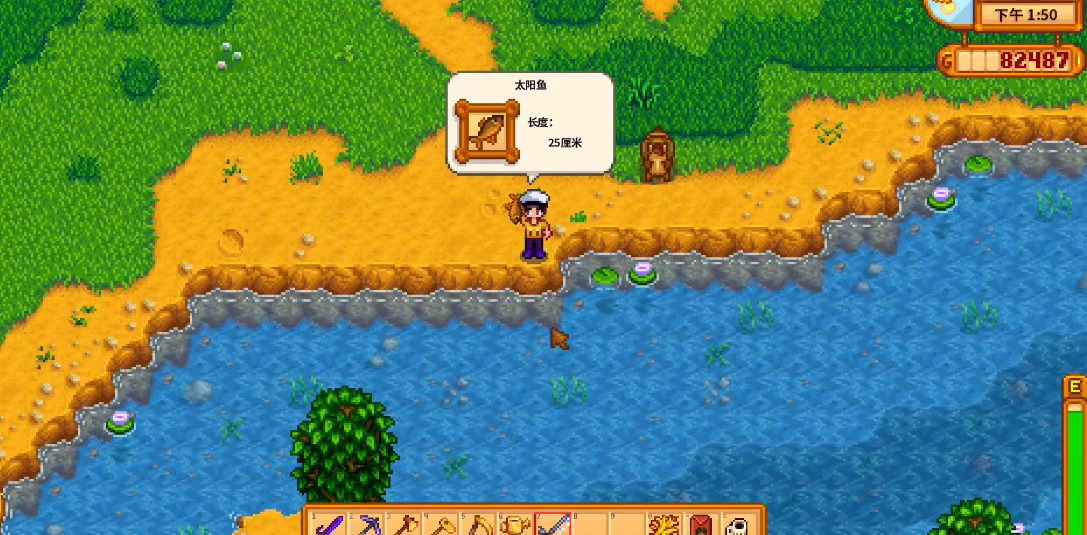Select the orange coral item slot
This screenshot has height=535, width=1087.
(x=664, y=524)
